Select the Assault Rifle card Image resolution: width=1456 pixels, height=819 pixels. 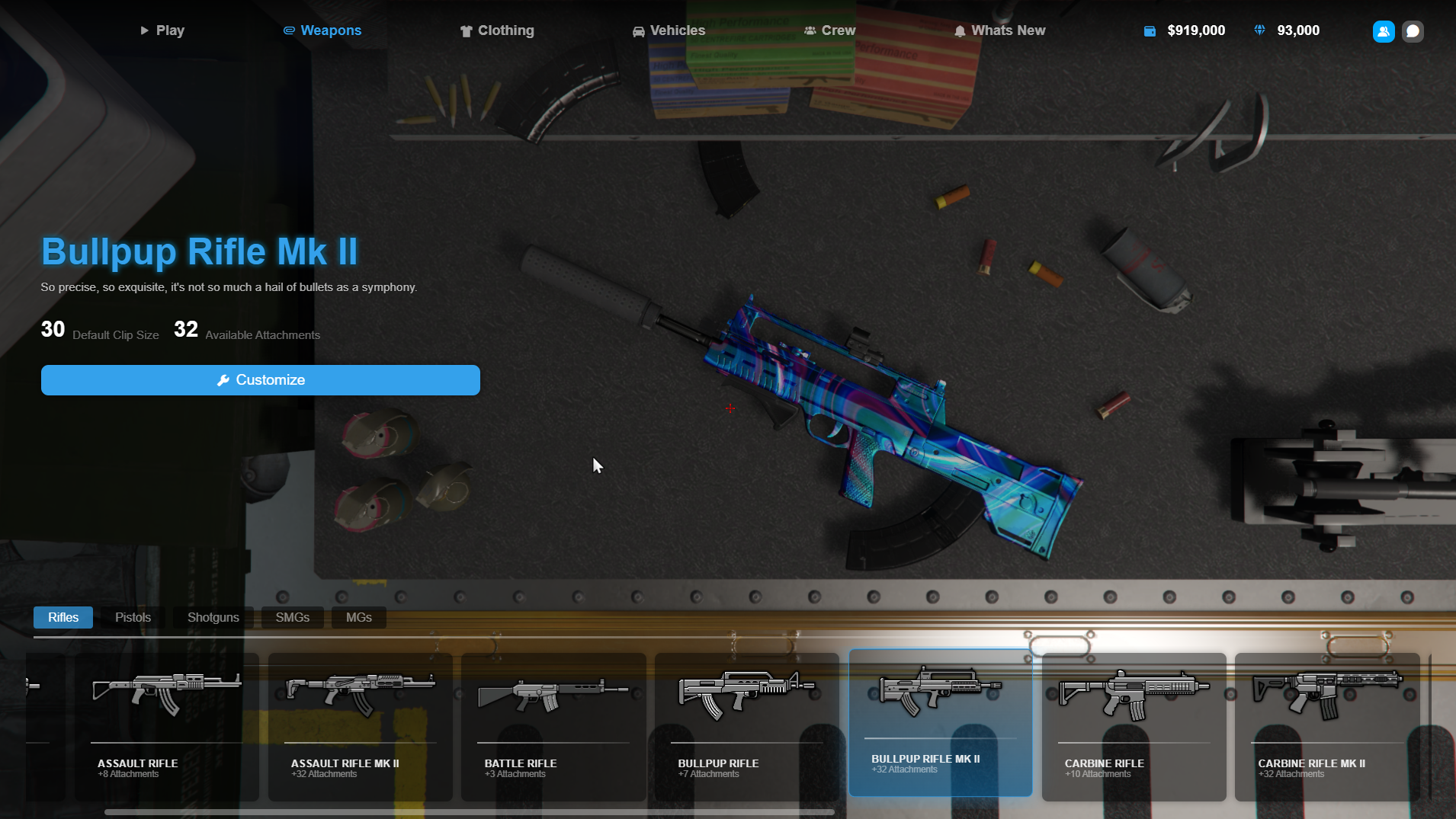167,726
